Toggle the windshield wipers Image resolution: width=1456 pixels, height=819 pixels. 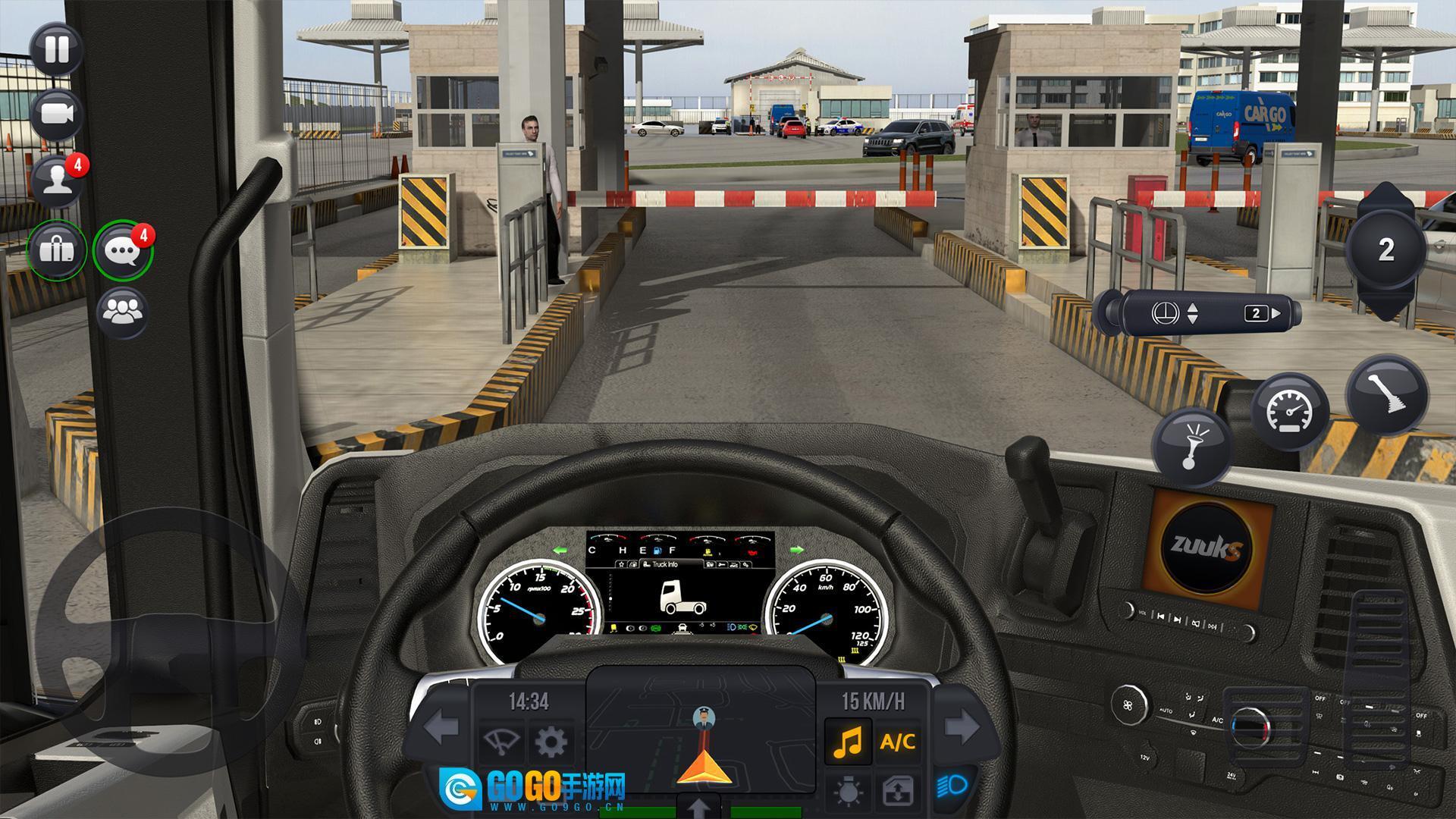point(501,741)
